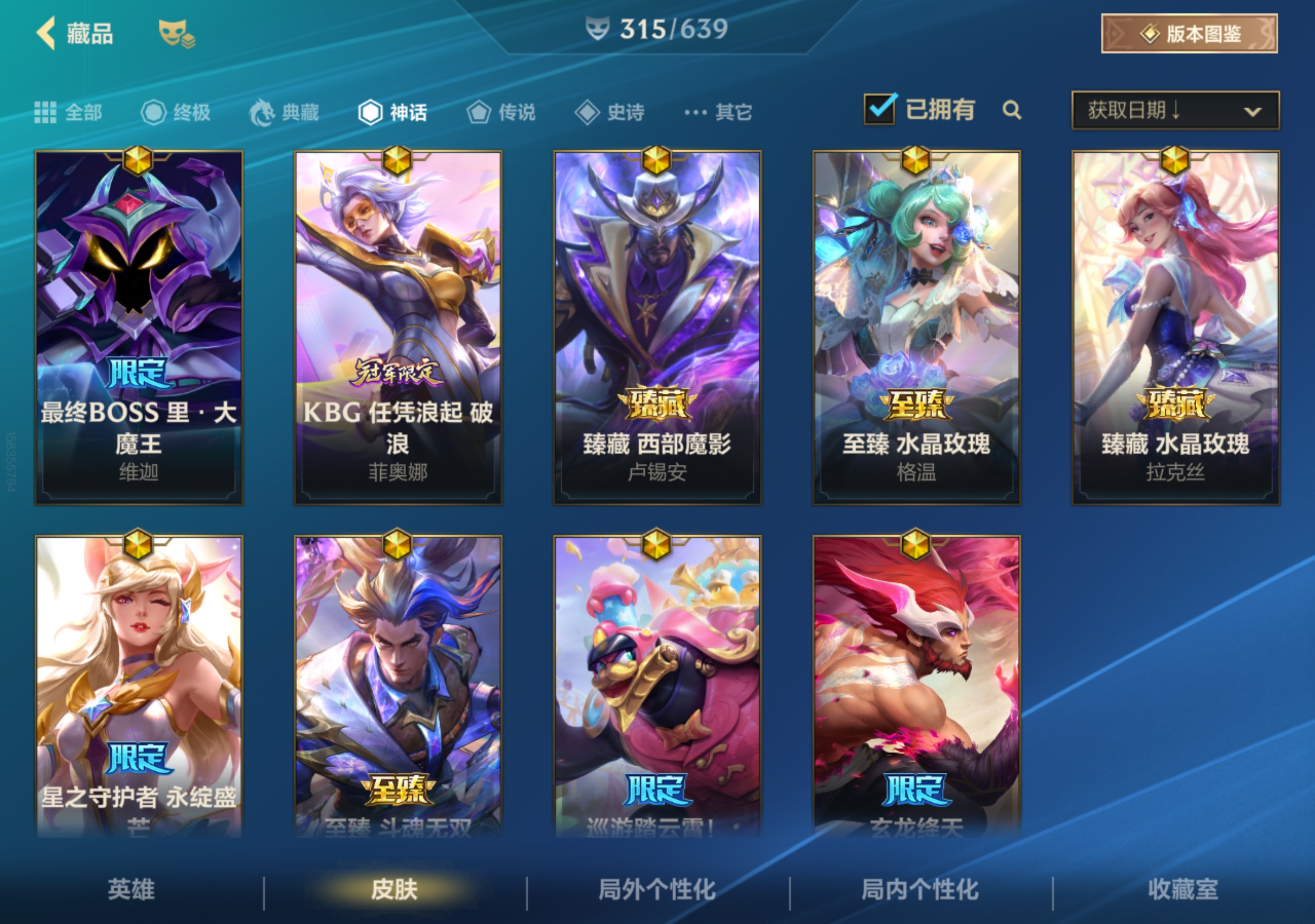The height and width of the screenshot is (924, 1315).
Task: Open the 收藏室 tab
Action: (x=1181, y=888)
